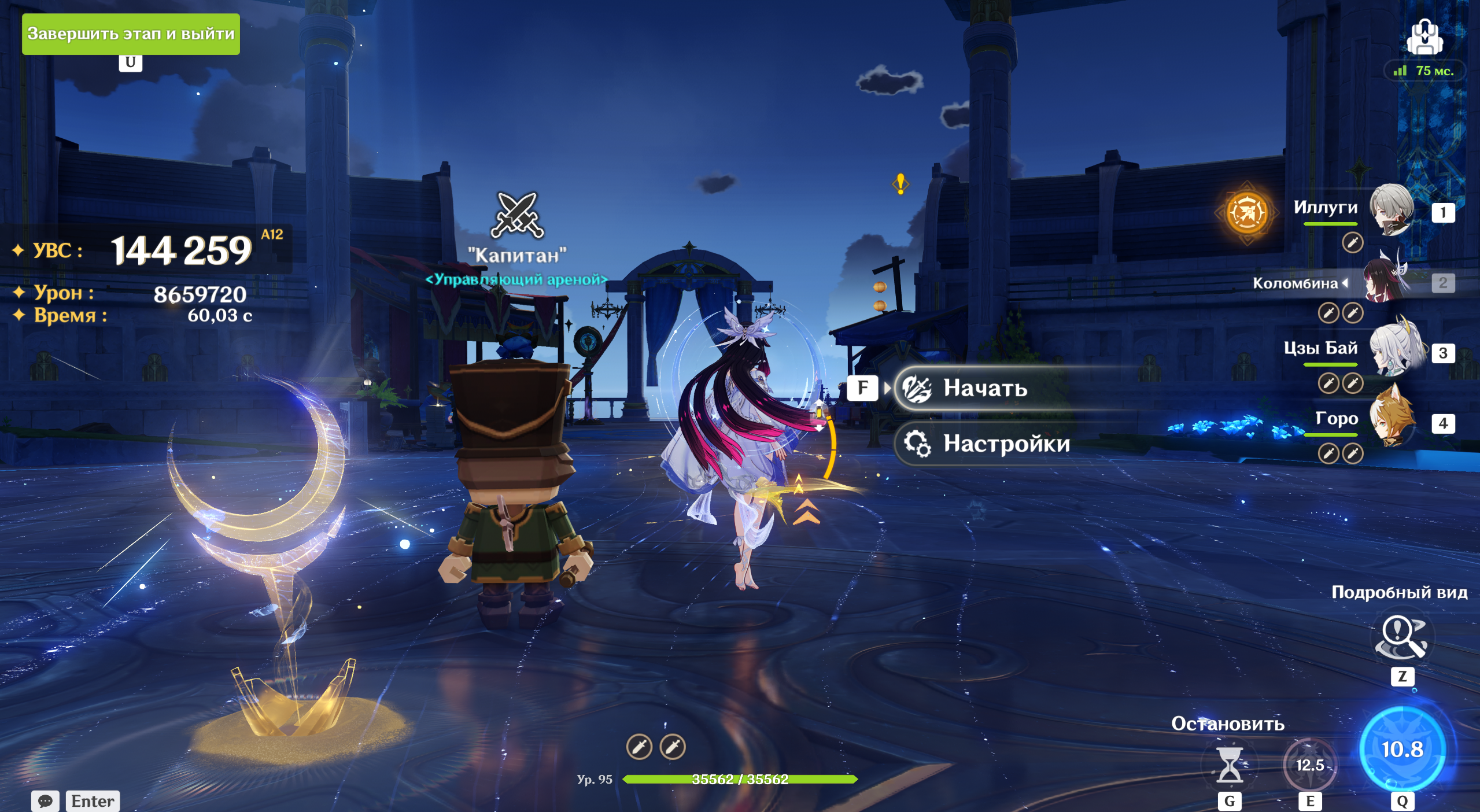The width and height of the screenshot is (1480, 812).
Task: Switch to party member Иллуги
Action: 1391,211
